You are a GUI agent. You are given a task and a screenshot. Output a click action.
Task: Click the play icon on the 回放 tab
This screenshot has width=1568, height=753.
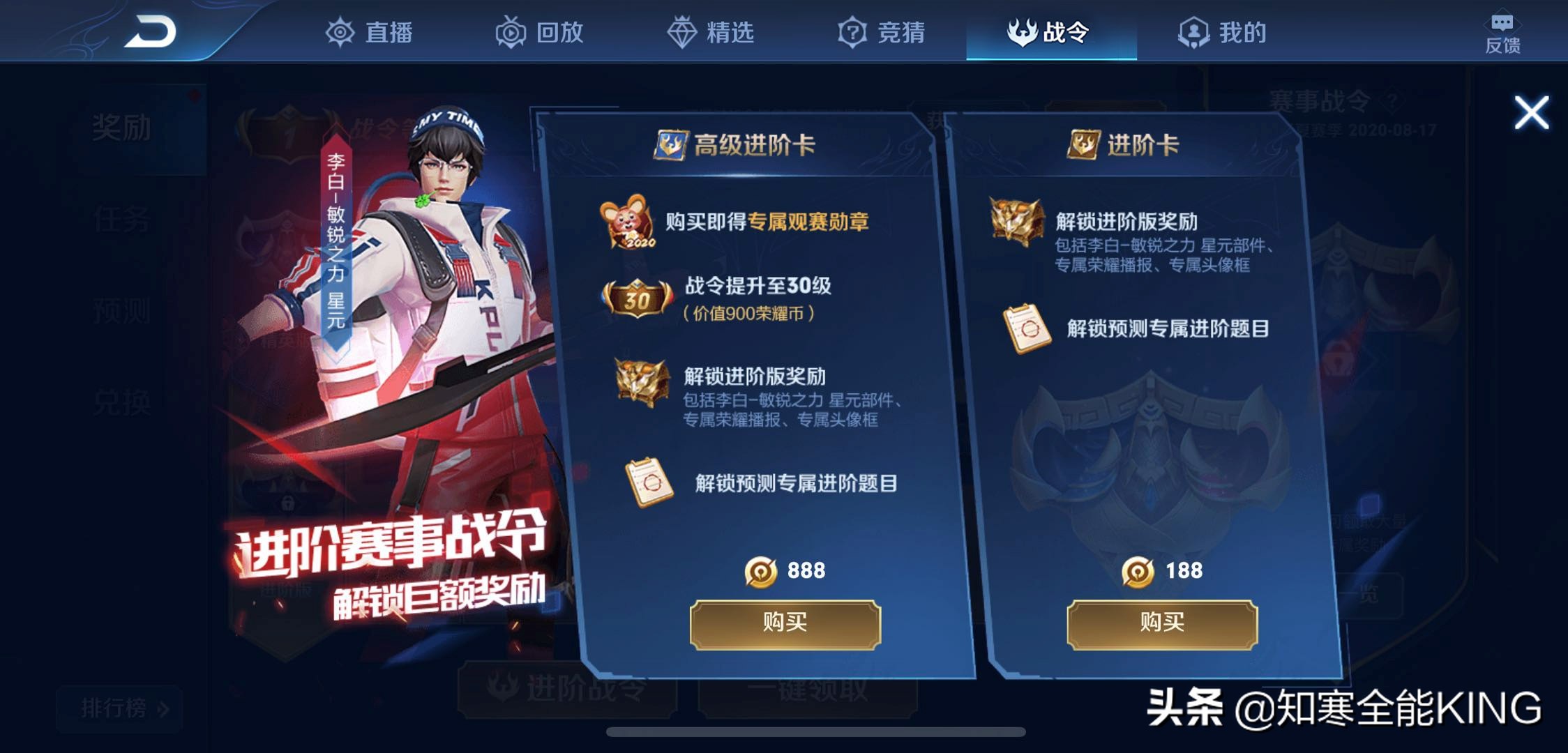point(510,31)
